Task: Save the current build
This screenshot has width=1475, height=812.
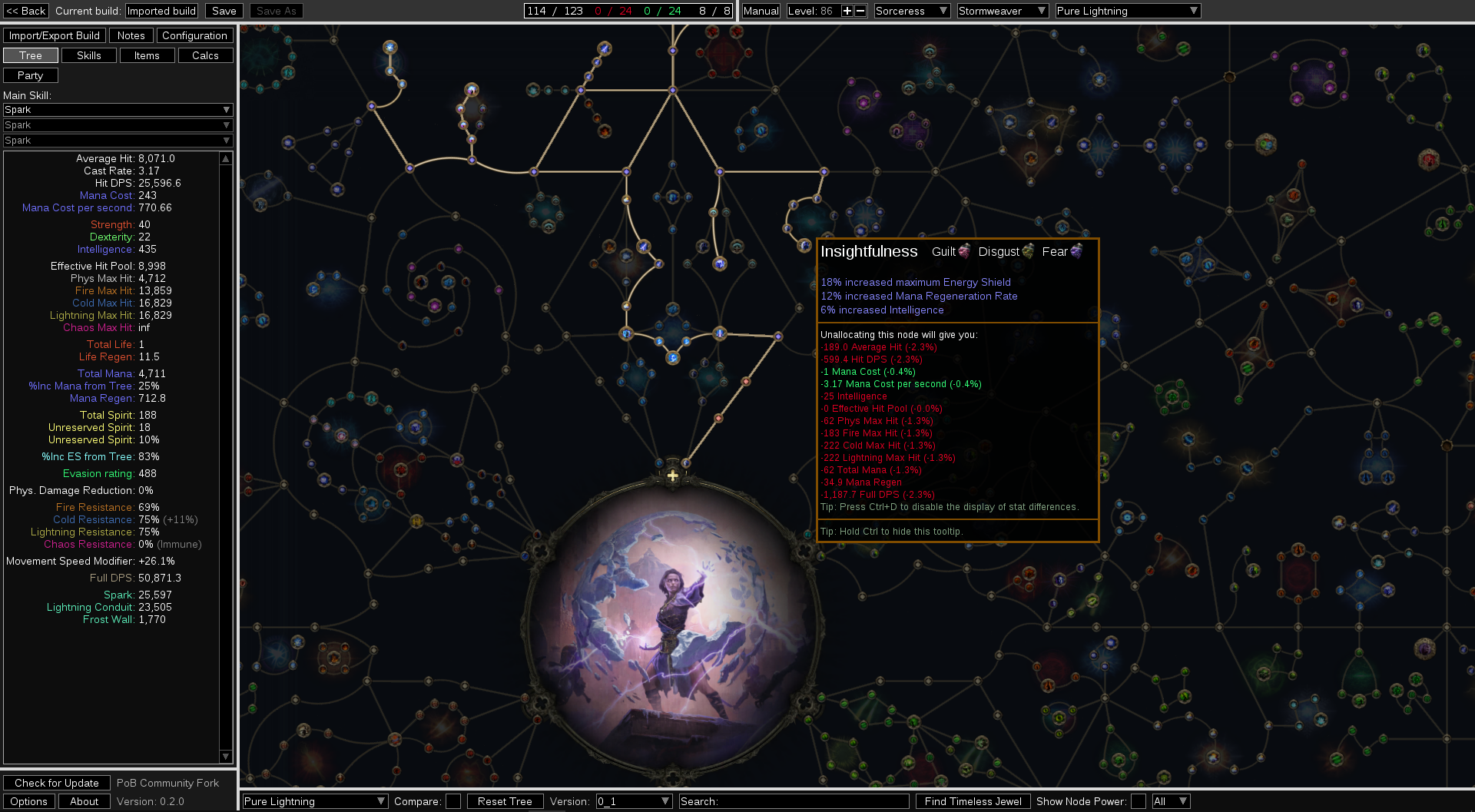Action: [x=224, y=11]
